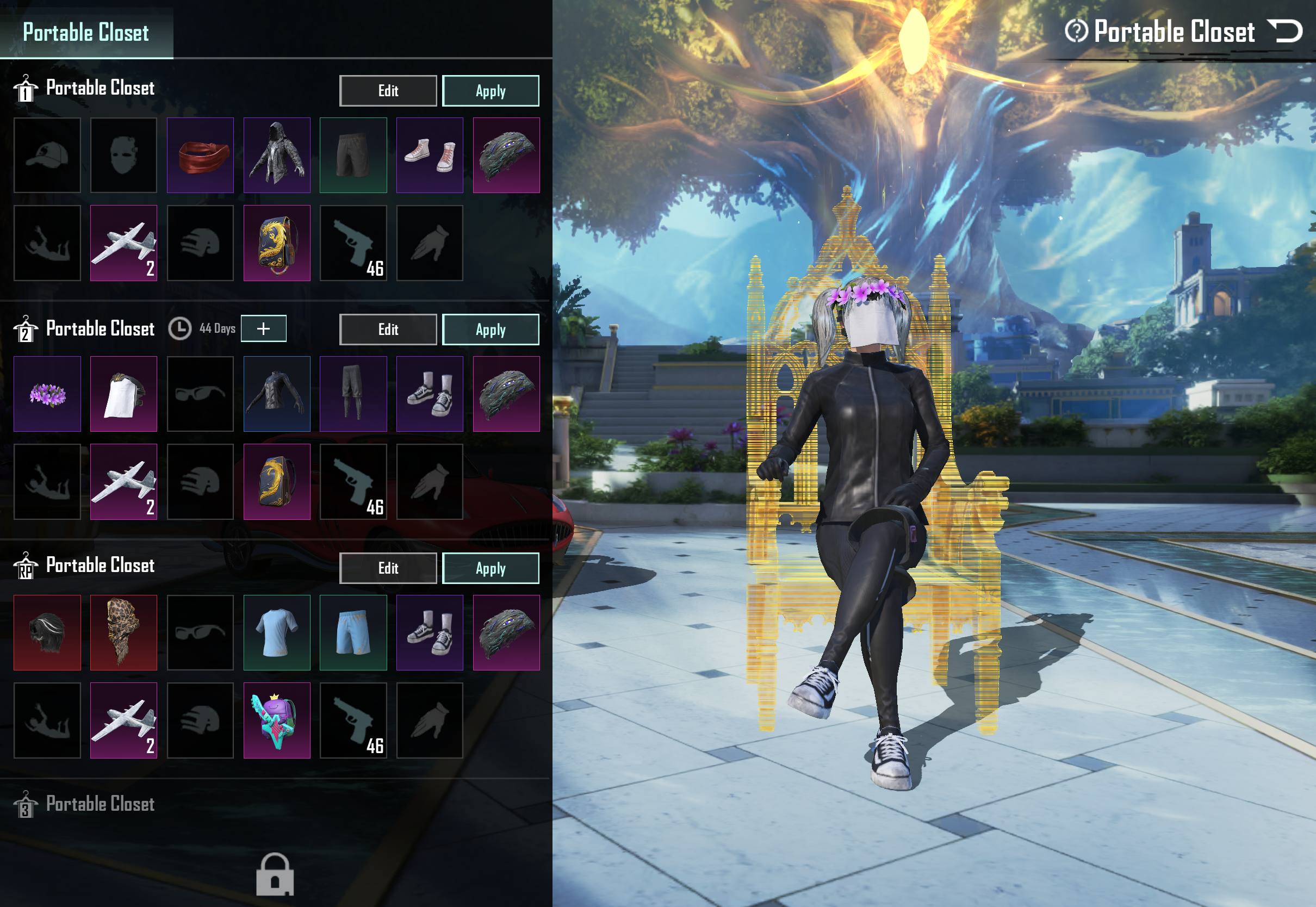Choose the black hair wig slot
This screenshot has height=907, width=1316.
(x=47, y=632)
